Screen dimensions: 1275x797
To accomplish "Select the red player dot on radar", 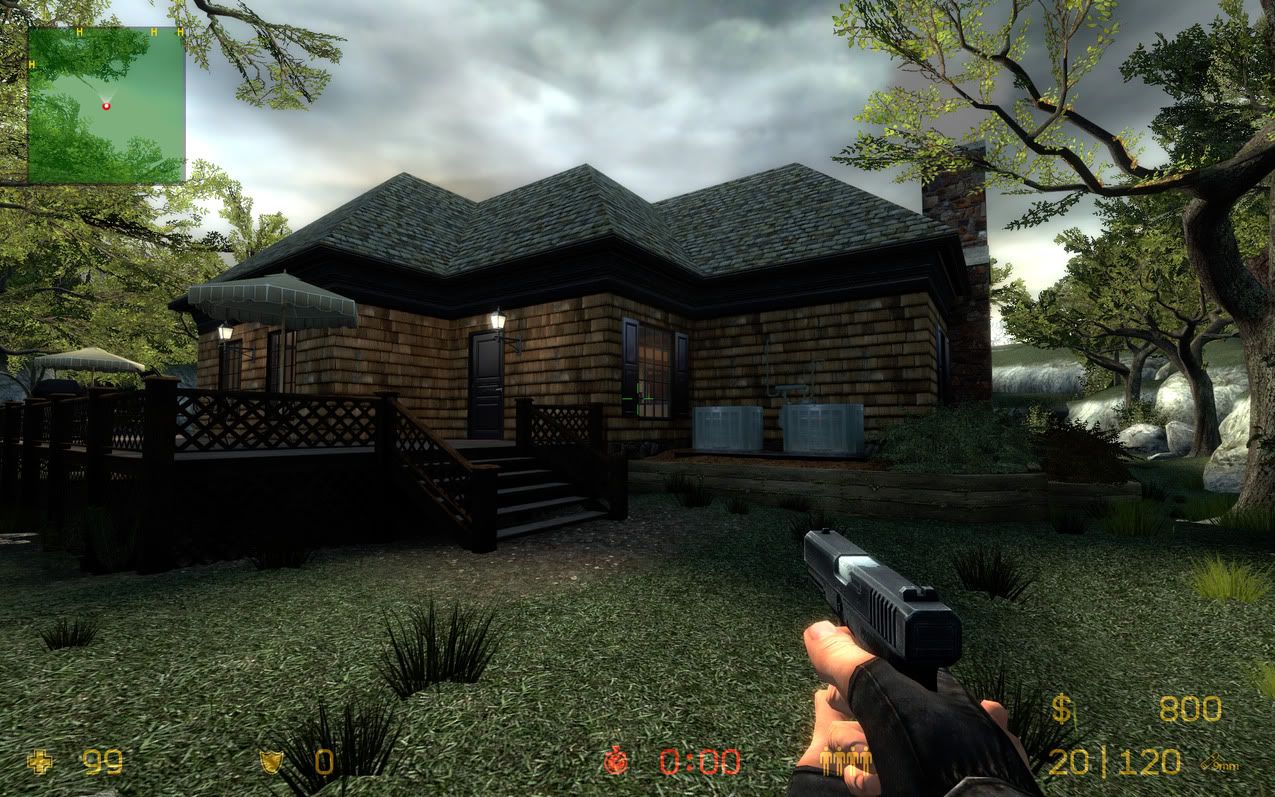I will 106,105.
